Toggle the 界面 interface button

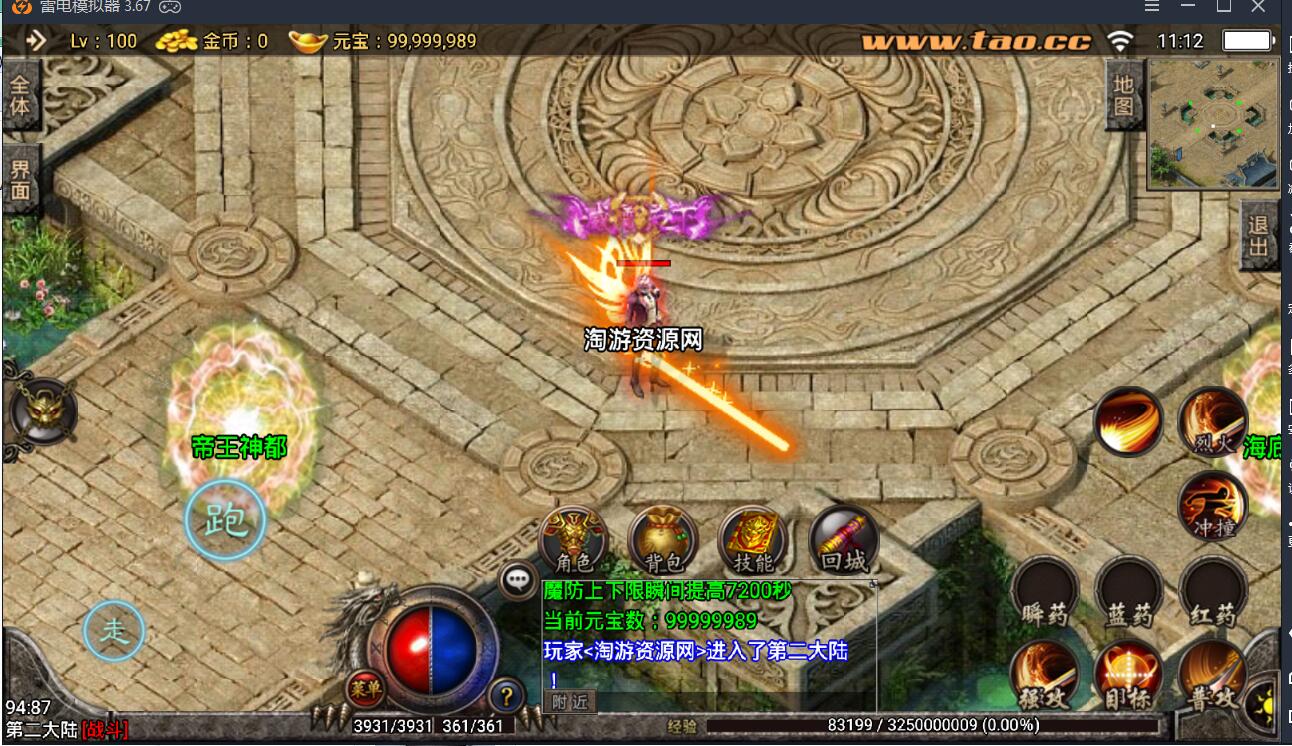point(20,180)
